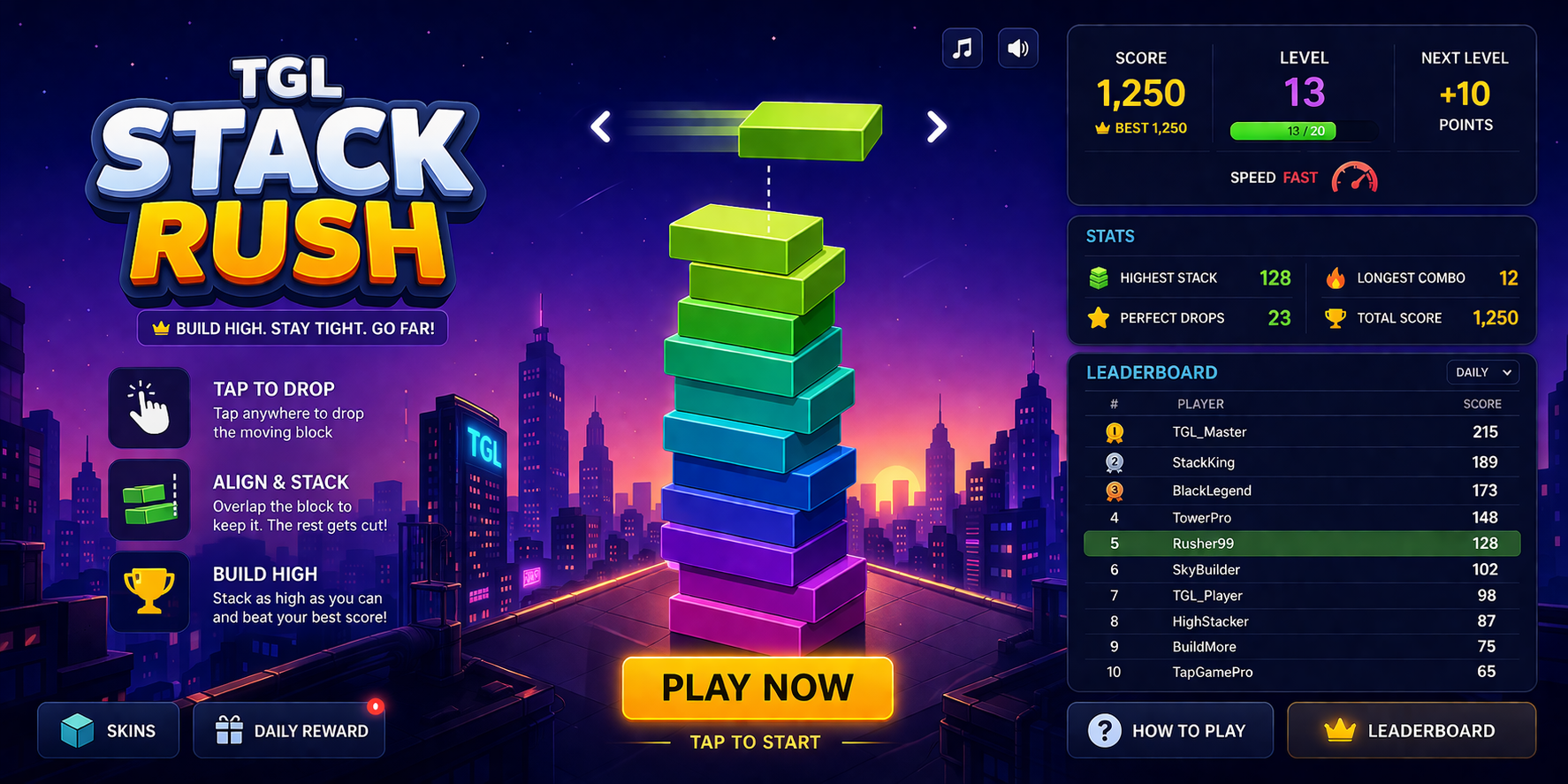Open the SKINS menu at bottom left
This screenshot has height=784, width=1568.
coord(108,730)
